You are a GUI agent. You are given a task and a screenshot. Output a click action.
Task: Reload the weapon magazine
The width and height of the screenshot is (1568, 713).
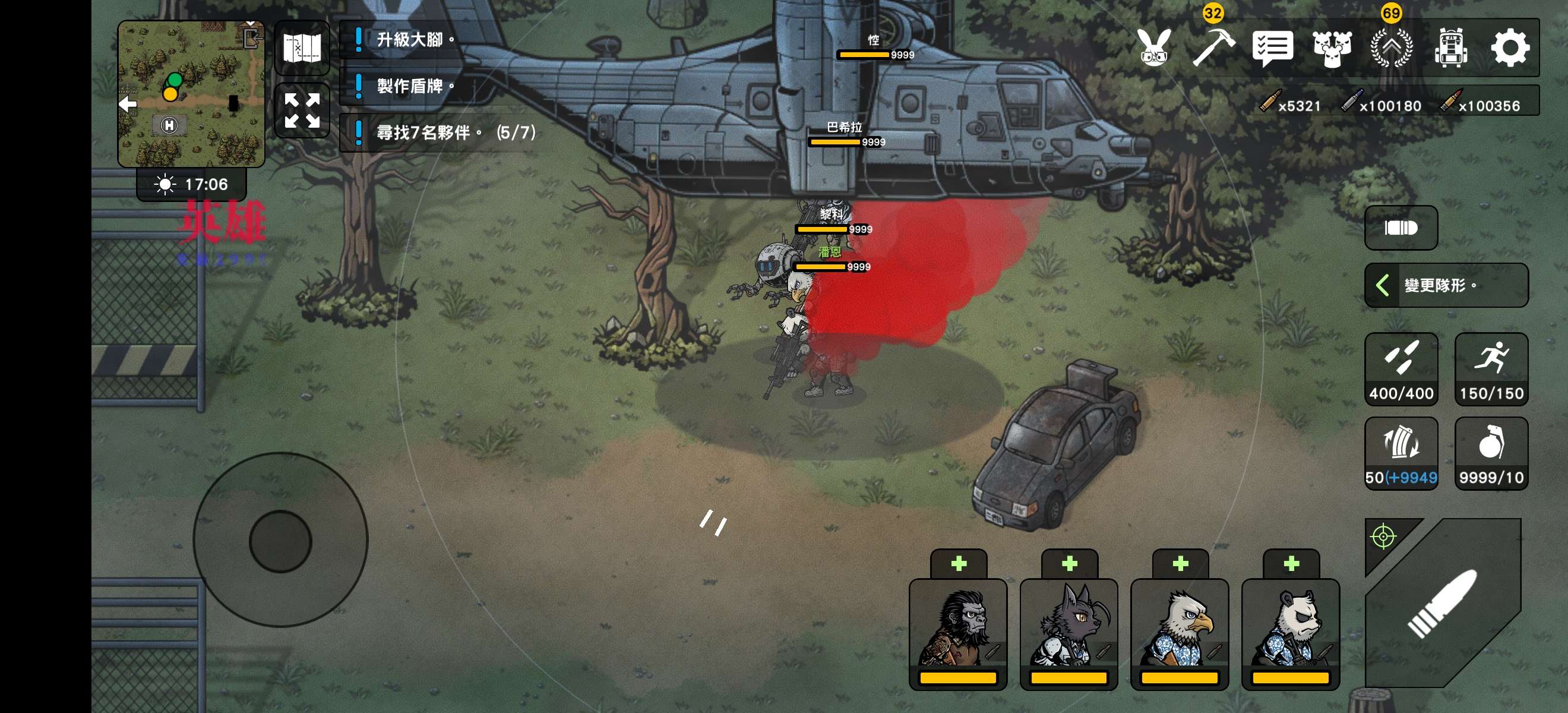click(1401, 453)
